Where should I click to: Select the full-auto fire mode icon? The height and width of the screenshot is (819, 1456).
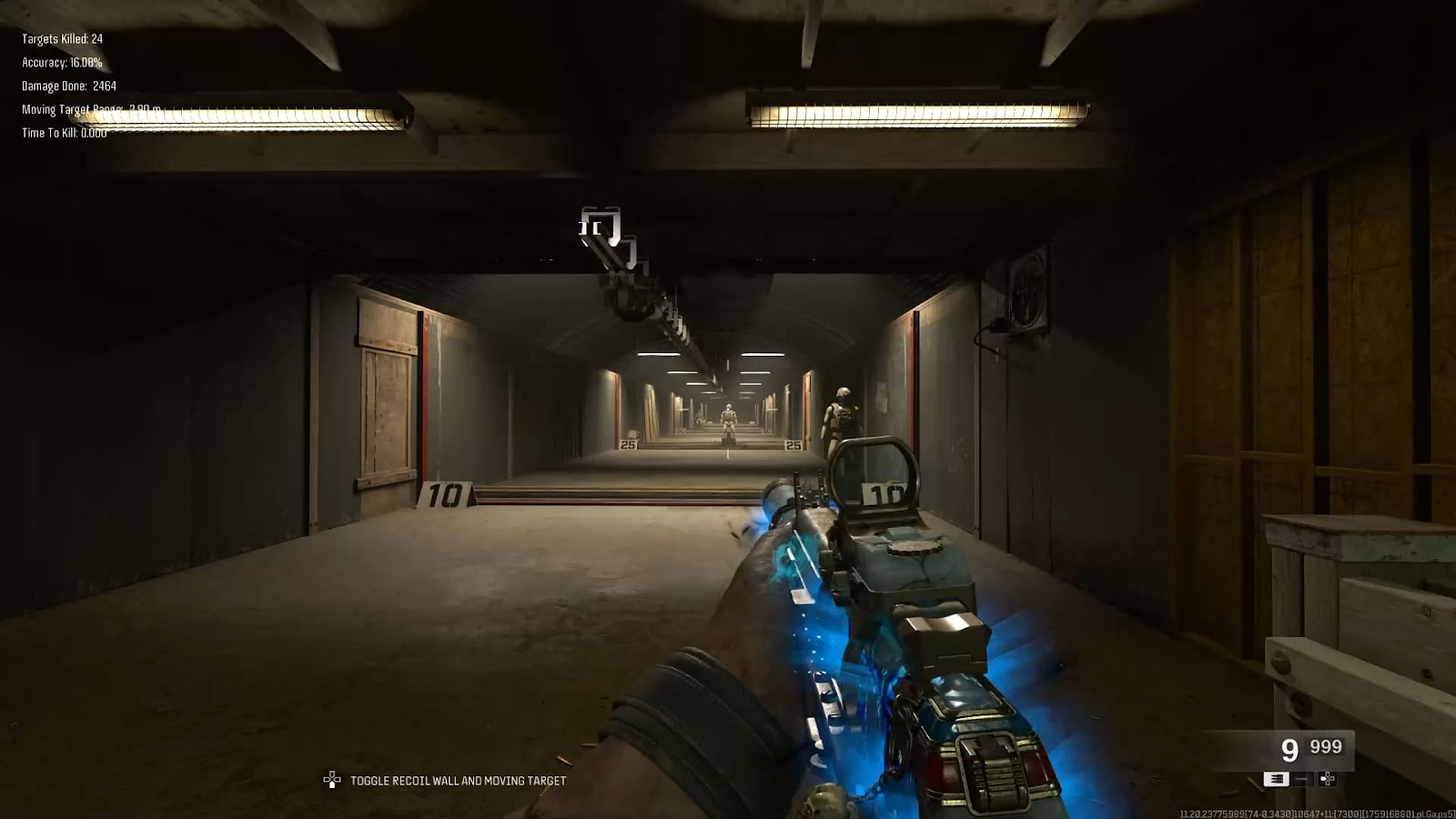(x=1276, y=779)
